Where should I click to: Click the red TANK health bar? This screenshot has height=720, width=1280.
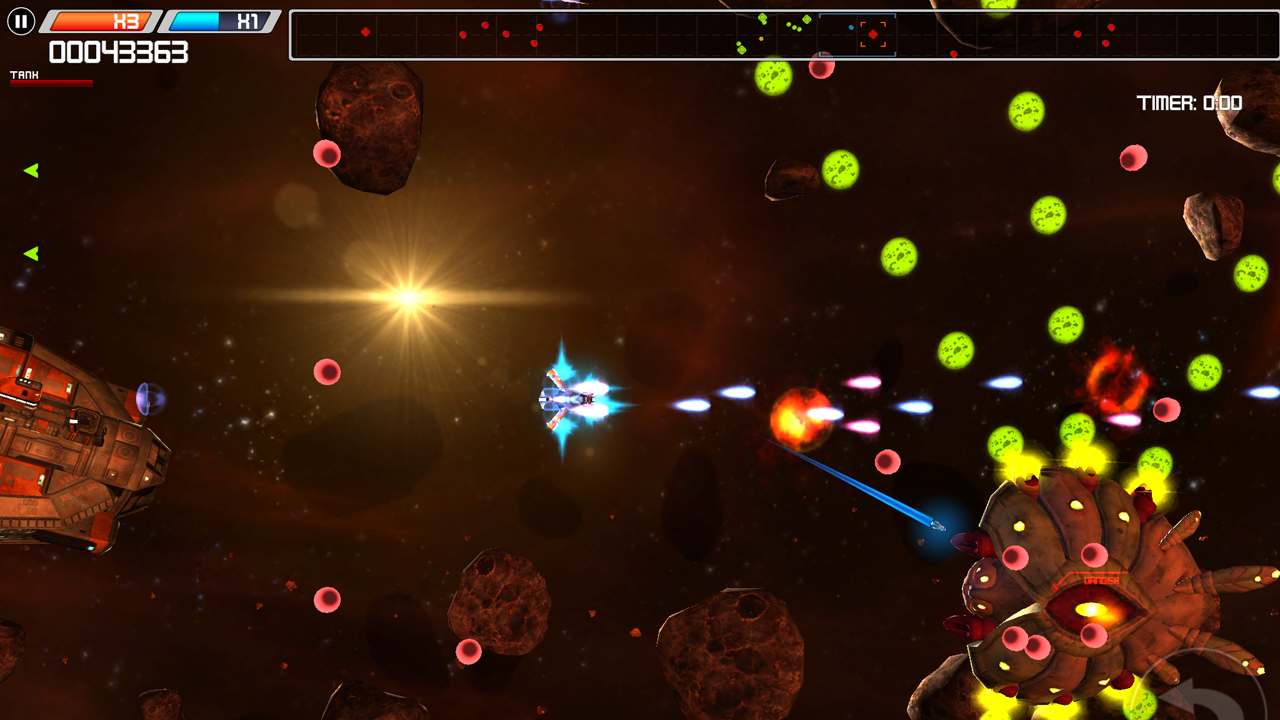[x=50, y=82]
